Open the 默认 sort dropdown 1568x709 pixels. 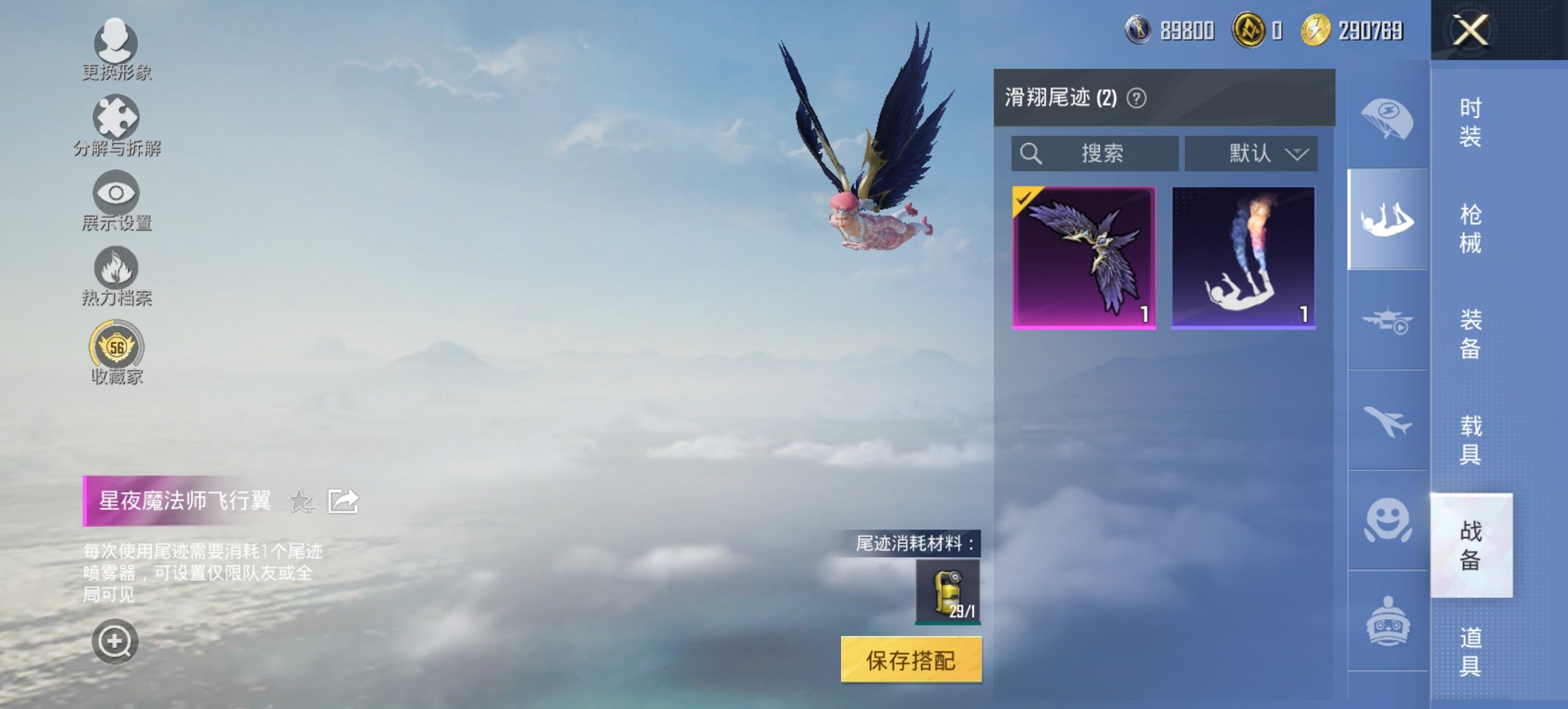(x=1252, y=154)
